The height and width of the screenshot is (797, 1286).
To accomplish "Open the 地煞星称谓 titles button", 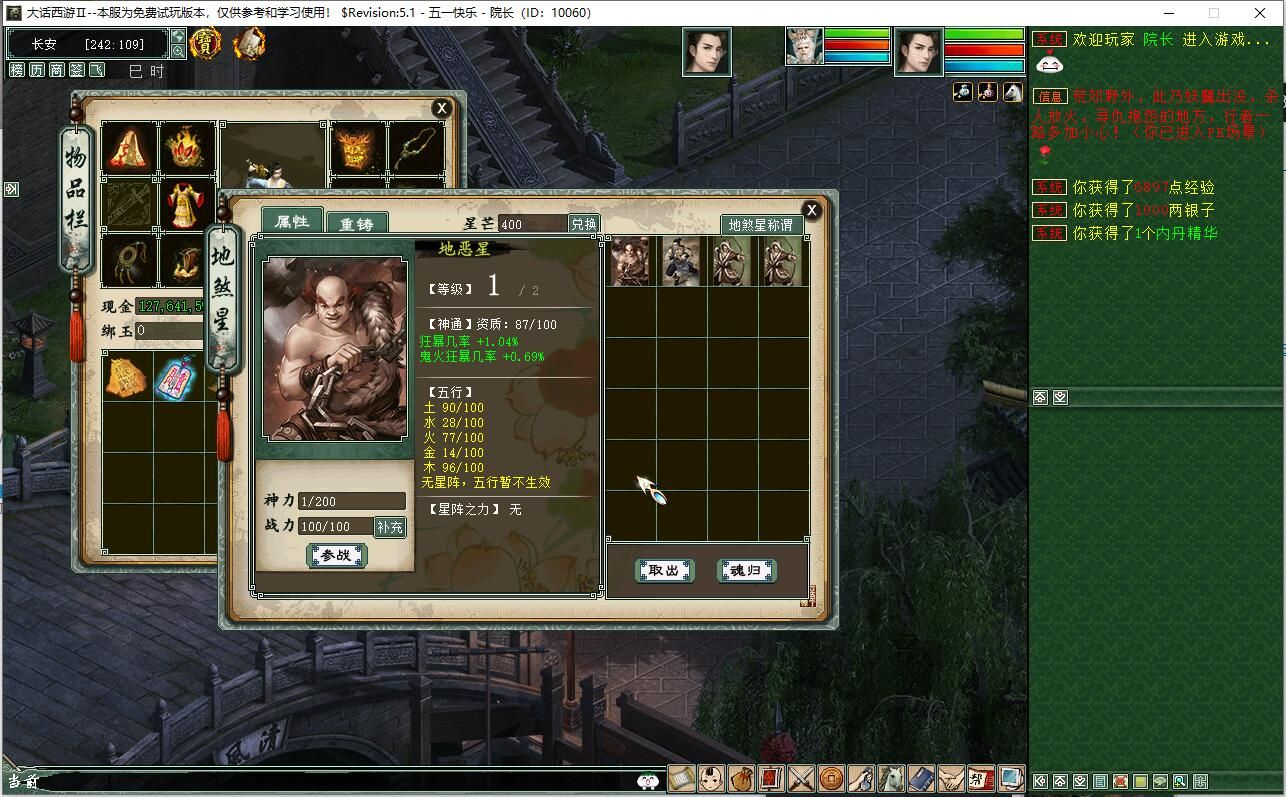I will (x=760, y=225).
